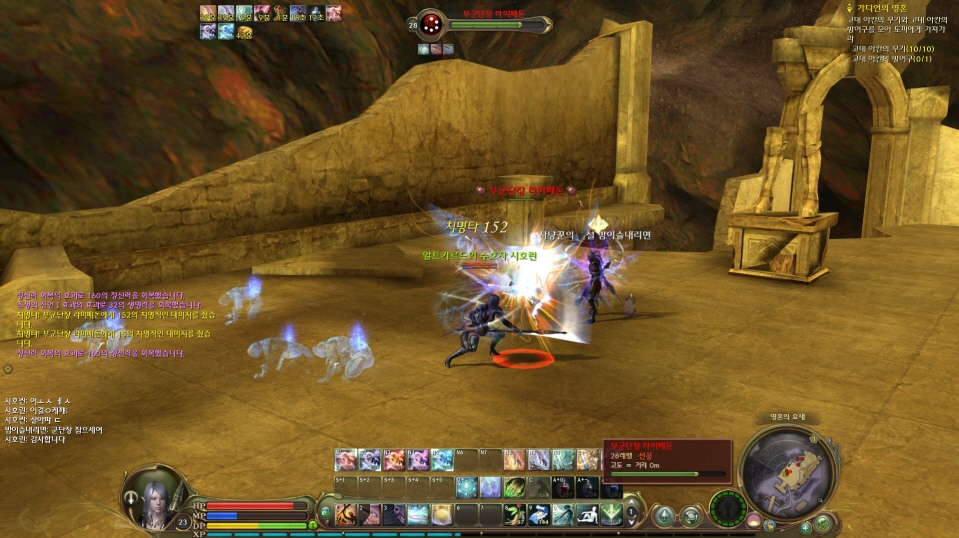Click the round crystal button right of hotbar

(x=663, y=515)
